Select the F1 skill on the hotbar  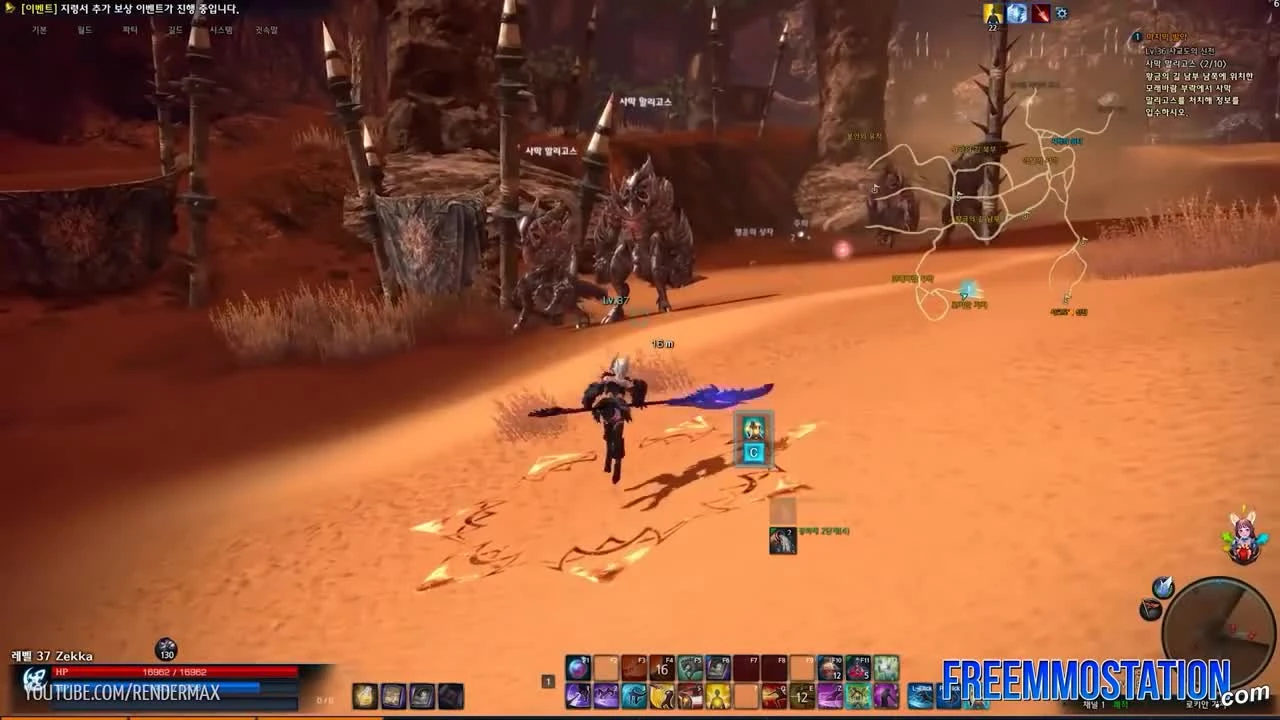pyautogui.click(x=579, y=665)
